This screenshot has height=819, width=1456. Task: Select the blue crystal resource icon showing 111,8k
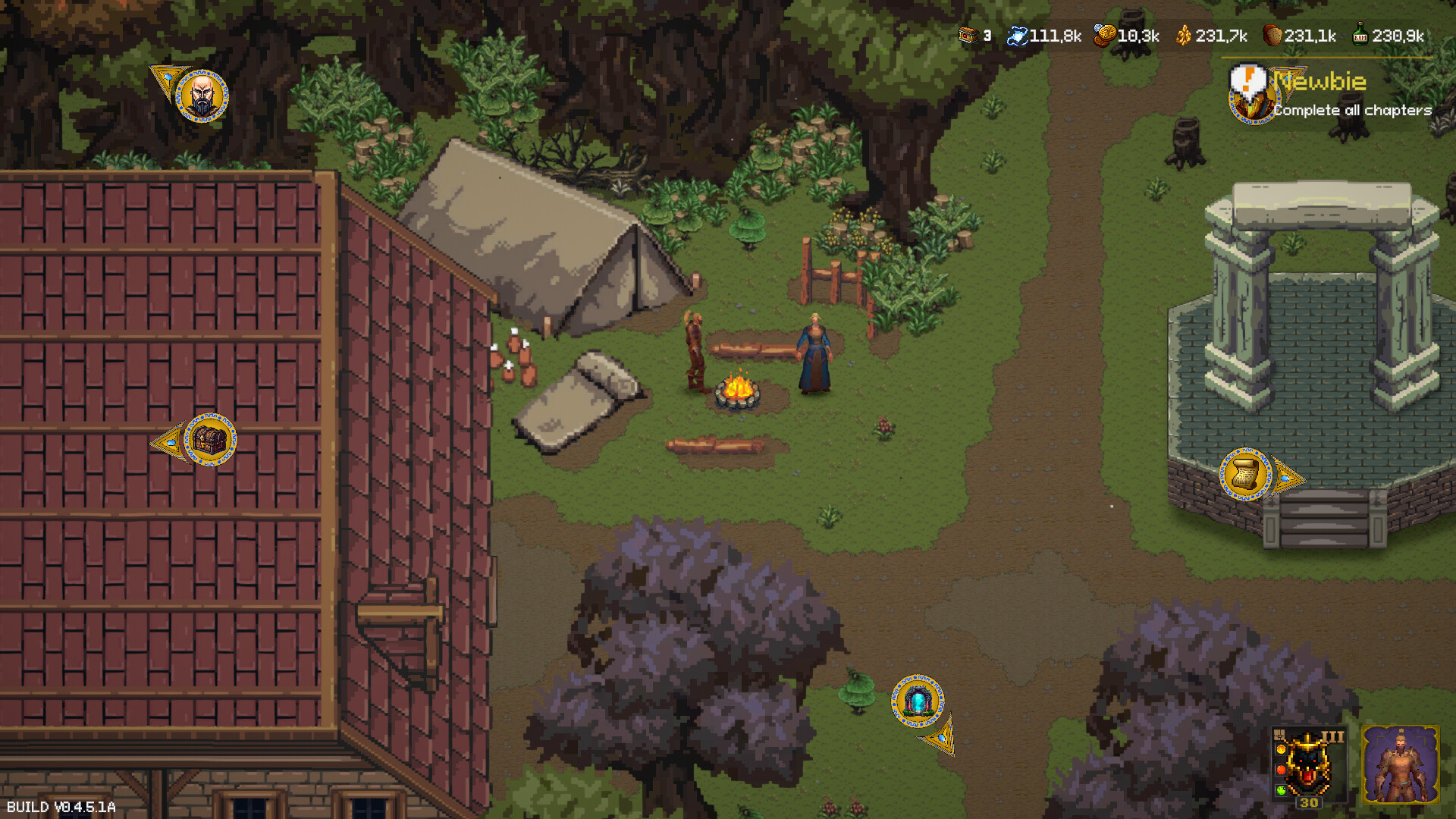[1018, 35]
